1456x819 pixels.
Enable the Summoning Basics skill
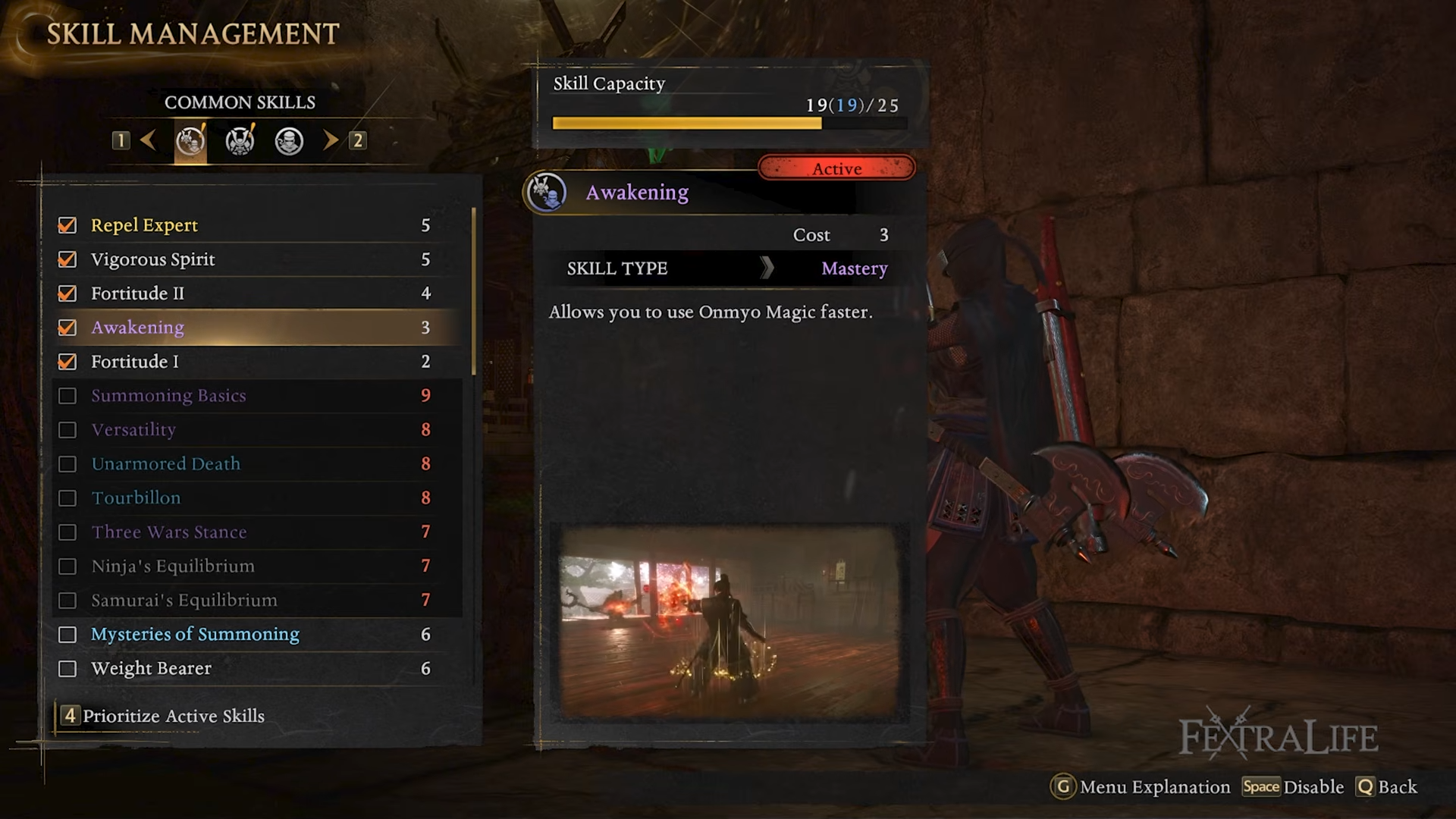coord(67,396)
